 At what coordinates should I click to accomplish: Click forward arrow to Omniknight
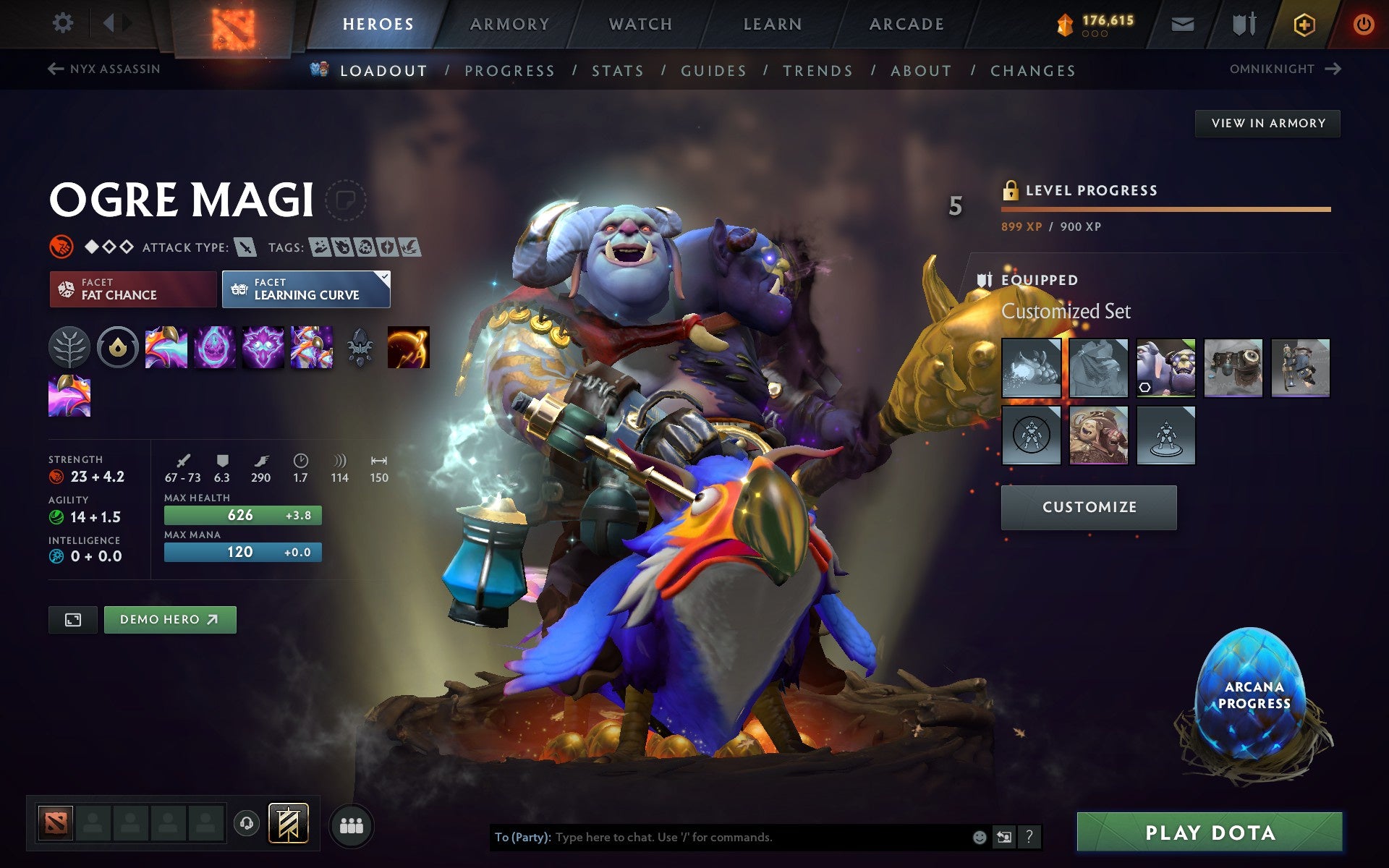click(1333, 68)
